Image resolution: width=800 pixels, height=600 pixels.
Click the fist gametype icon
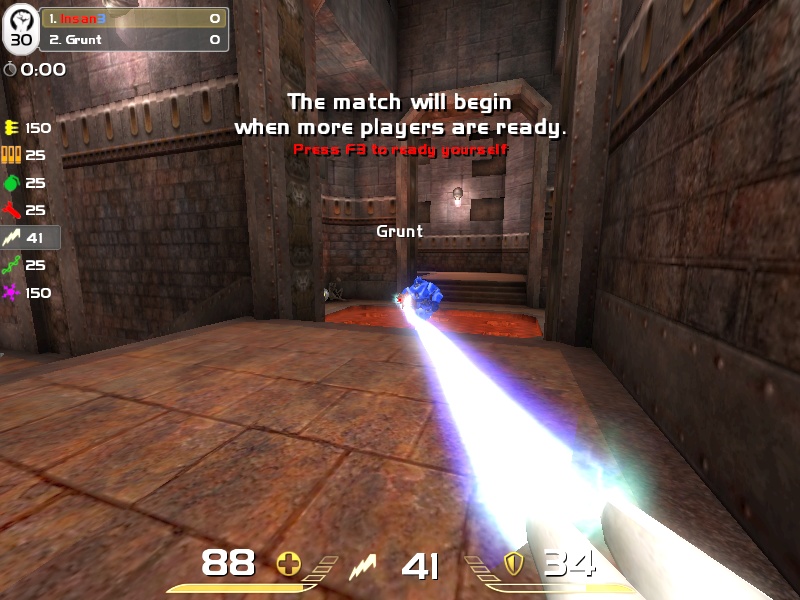(21, 20)
